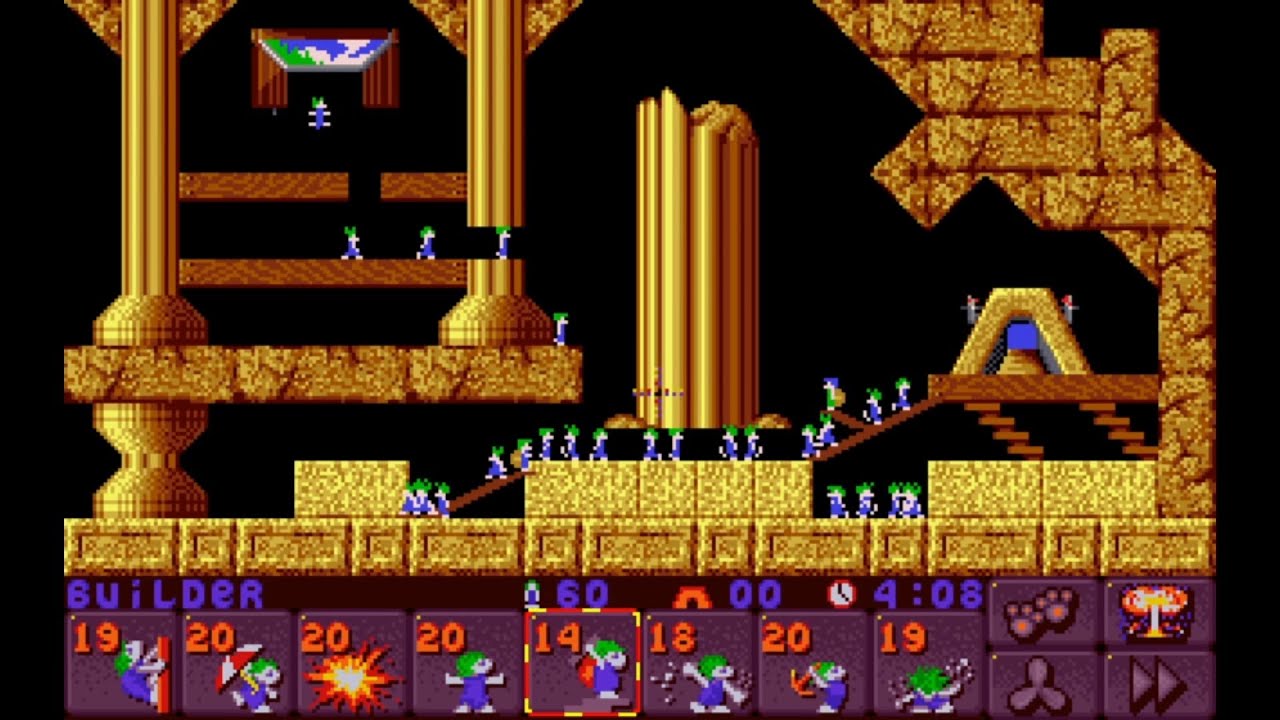This screenshot has width=1280, height=720.
Task: Choose the Basher skill
Action: coord(698,663)
